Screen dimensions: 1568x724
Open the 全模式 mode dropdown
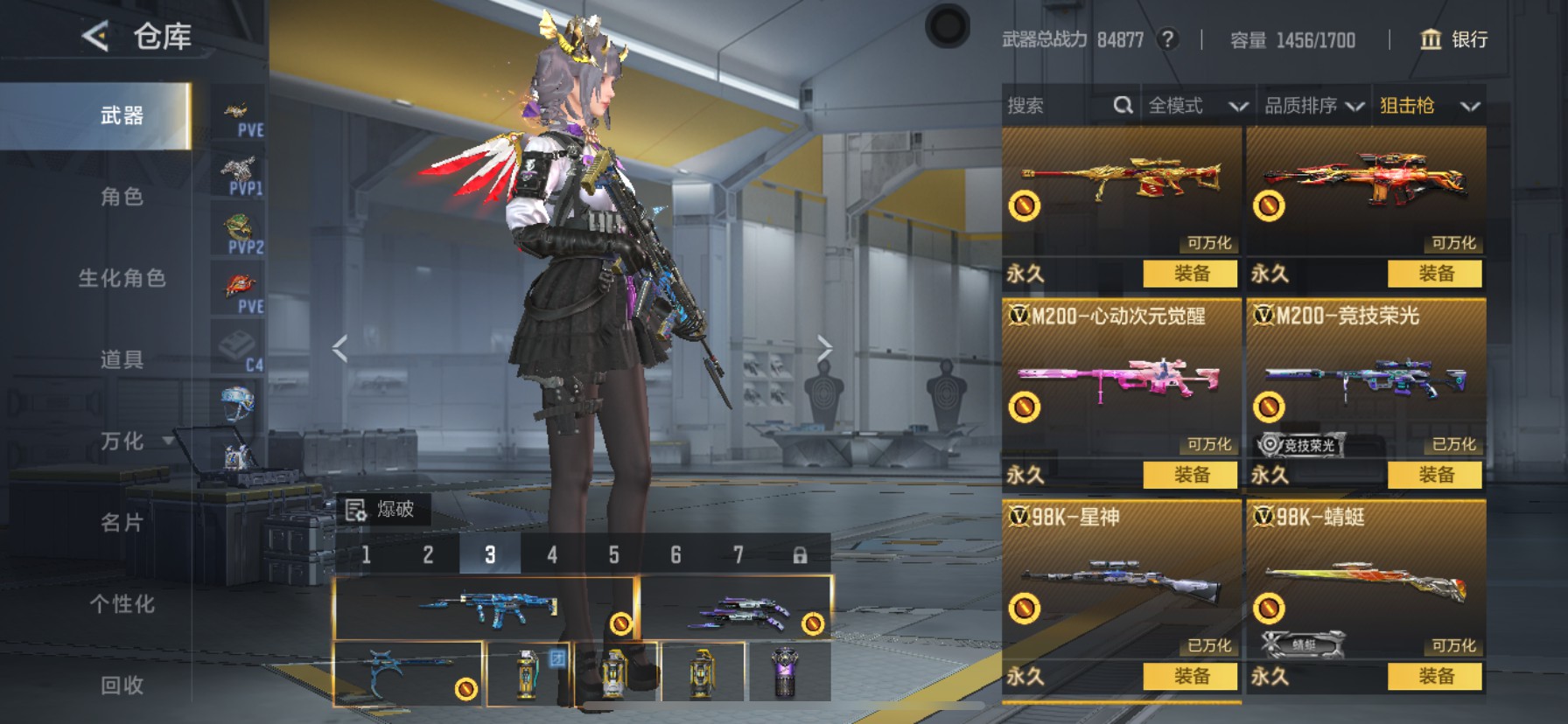click(x=1197, y=106)
